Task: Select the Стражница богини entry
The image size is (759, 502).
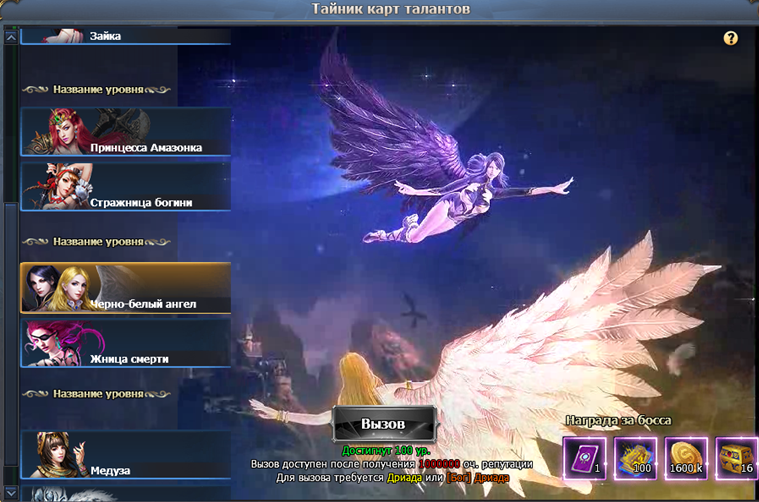Action: [x=125, y=187]
